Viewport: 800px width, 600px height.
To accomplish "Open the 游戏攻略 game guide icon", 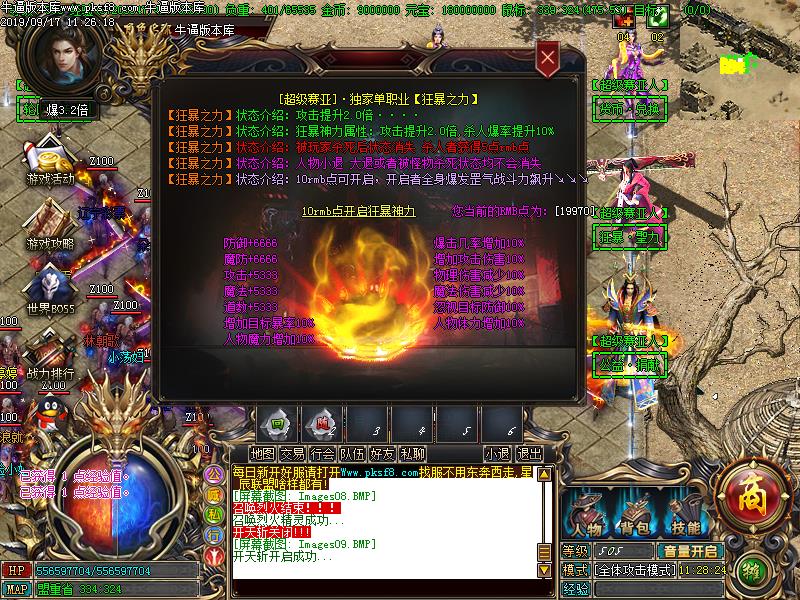I will coord(50,228).
